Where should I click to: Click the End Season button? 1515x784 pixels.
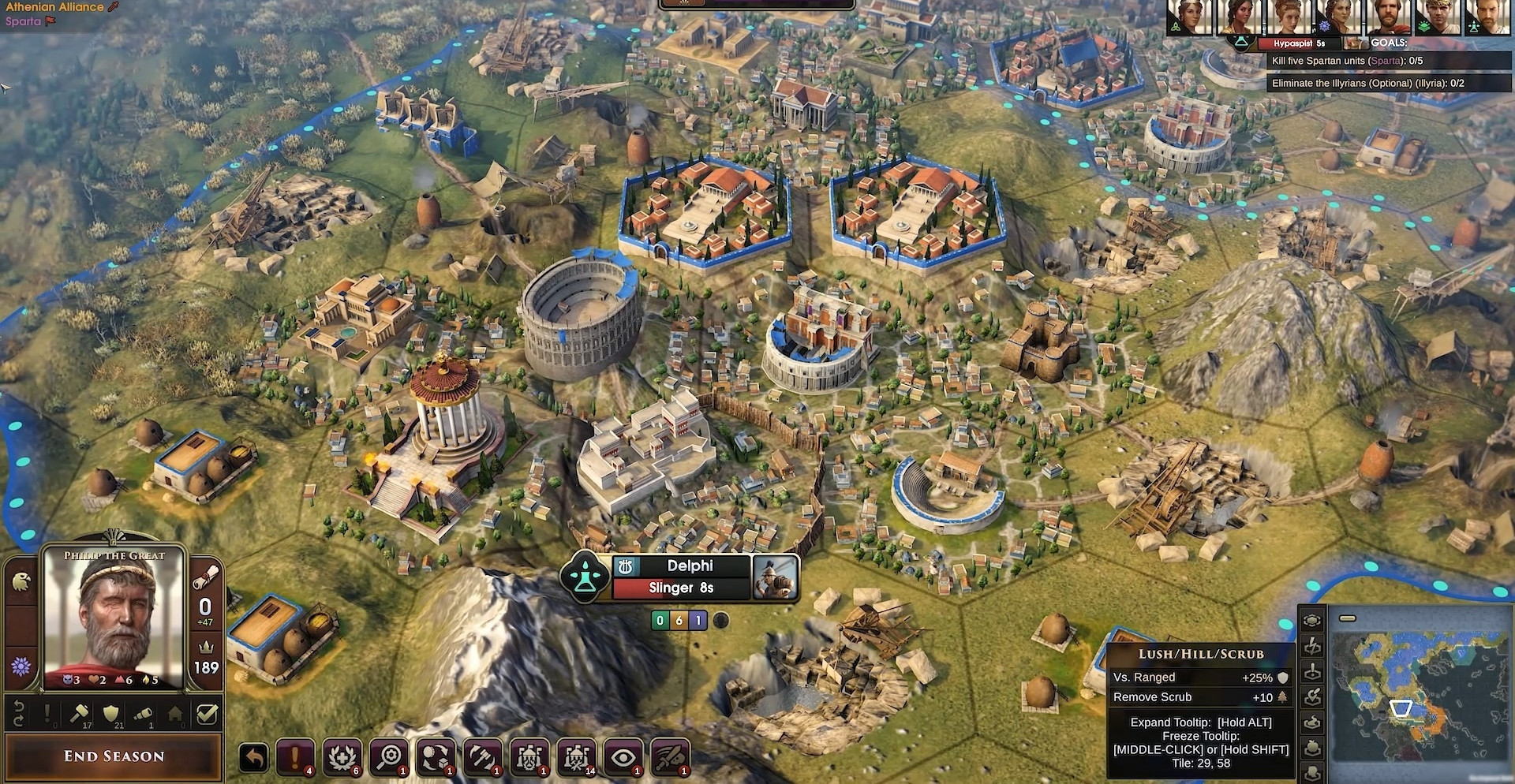[x=114, y=756]
